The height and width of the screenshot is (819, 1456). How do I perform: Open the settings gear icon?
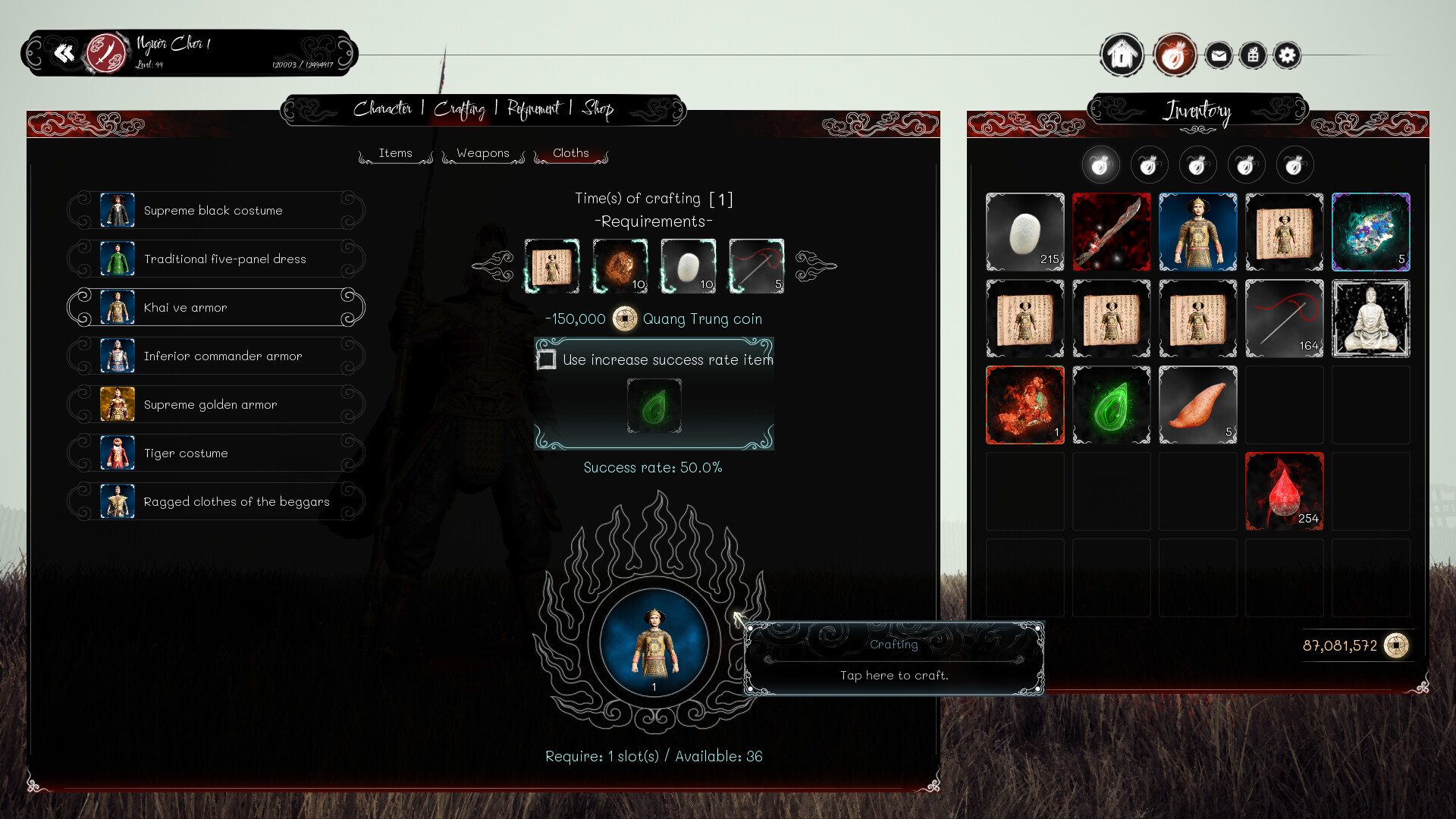[1287, 55]
